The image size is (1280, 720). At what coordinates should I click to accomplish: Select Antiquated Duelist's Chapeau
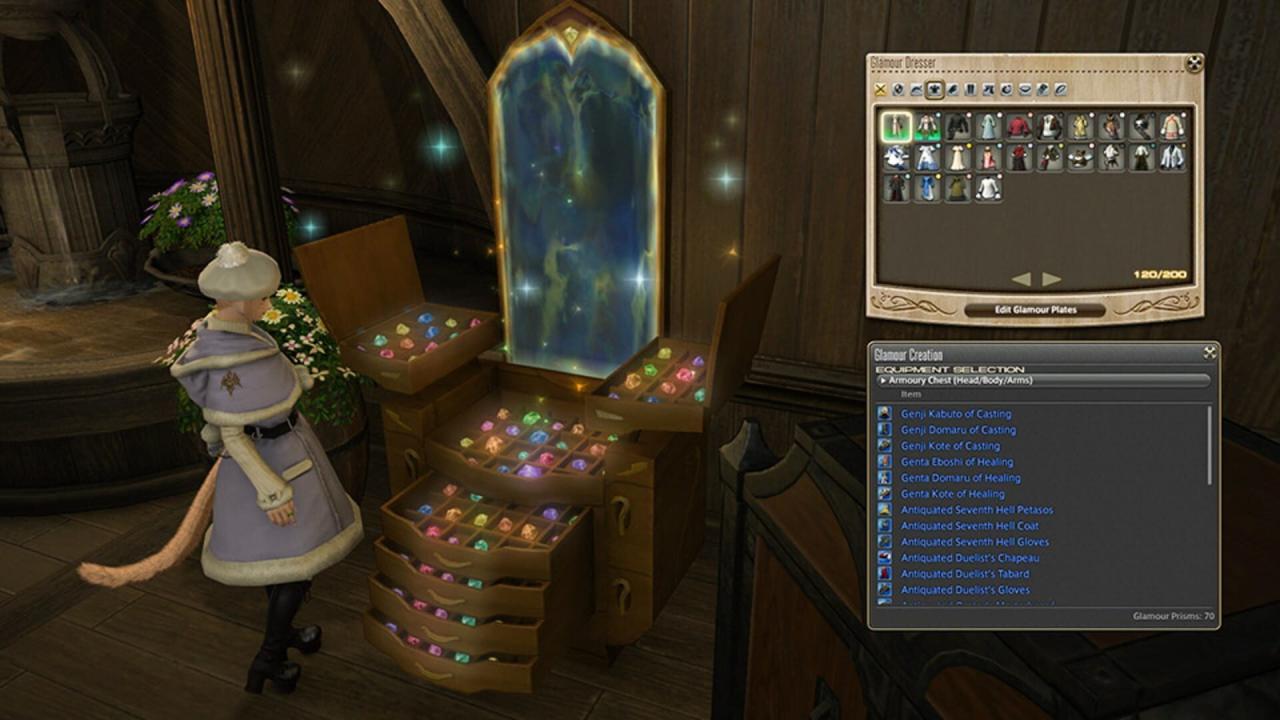pyautogui.click(x=969, y=558)
